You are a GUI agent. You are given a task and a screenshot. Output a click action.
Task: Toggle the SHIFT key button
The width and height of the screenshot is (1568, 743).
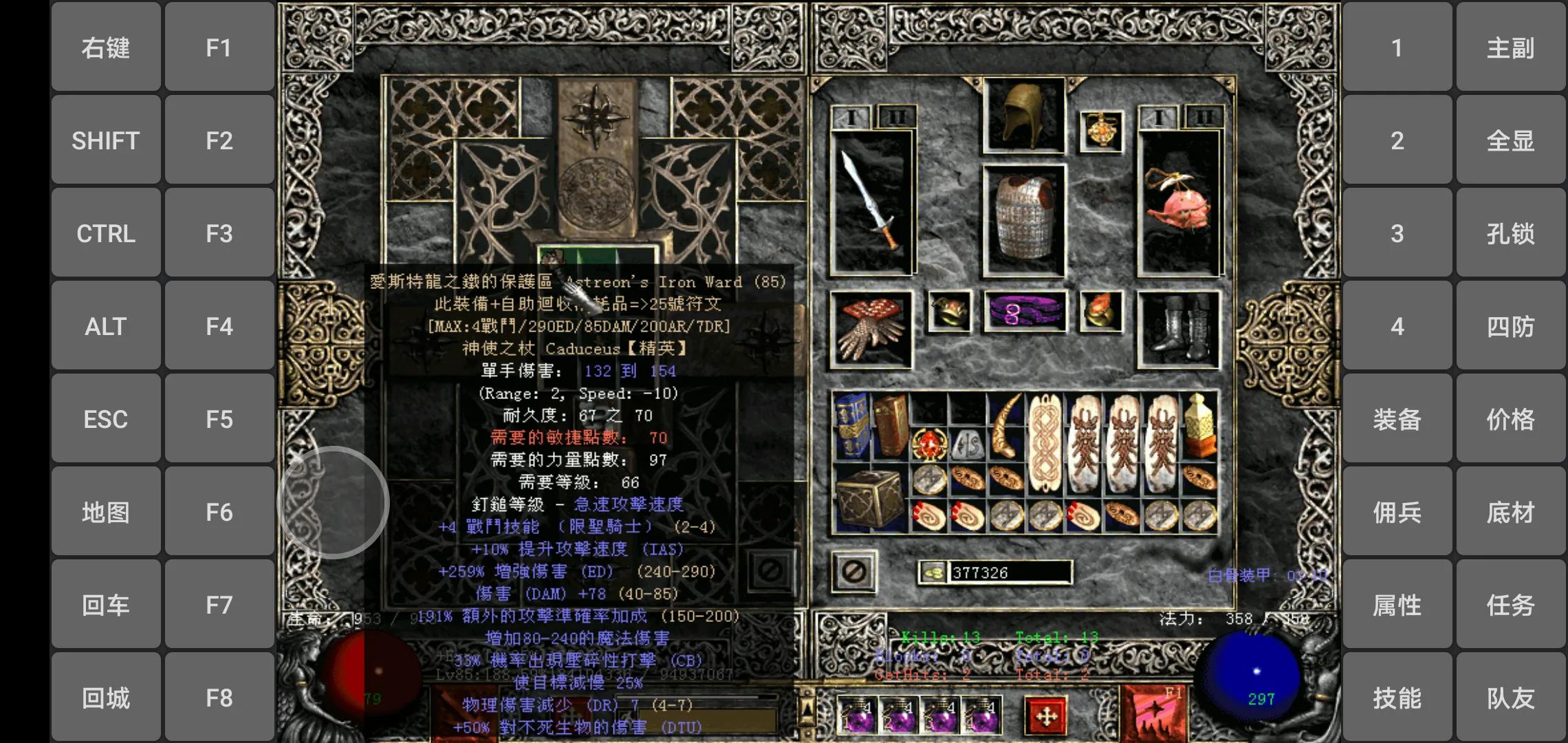105,140
